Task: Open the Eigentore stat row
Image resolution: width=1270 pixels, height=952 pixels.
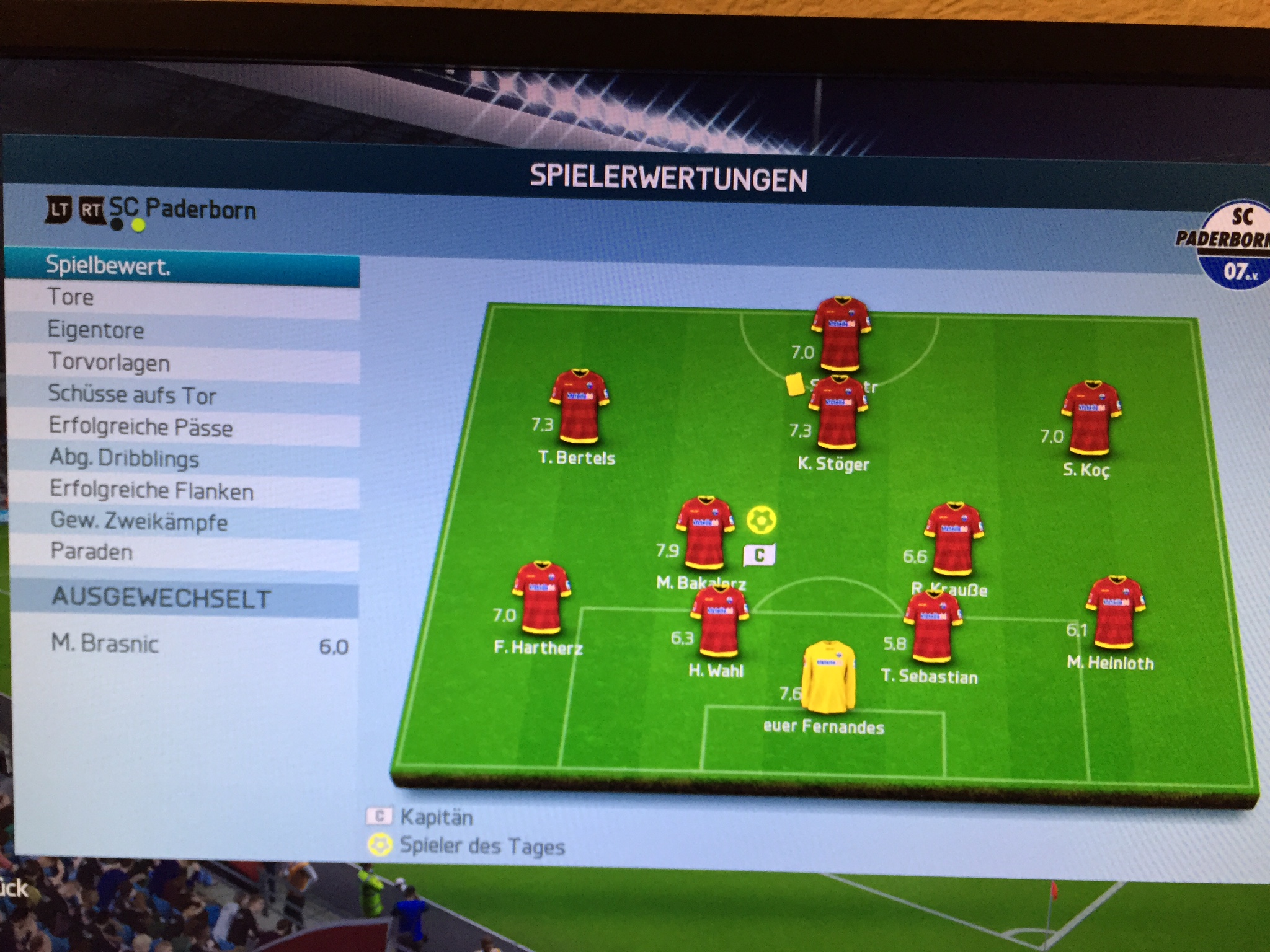Action: click(x=182, y=330)
